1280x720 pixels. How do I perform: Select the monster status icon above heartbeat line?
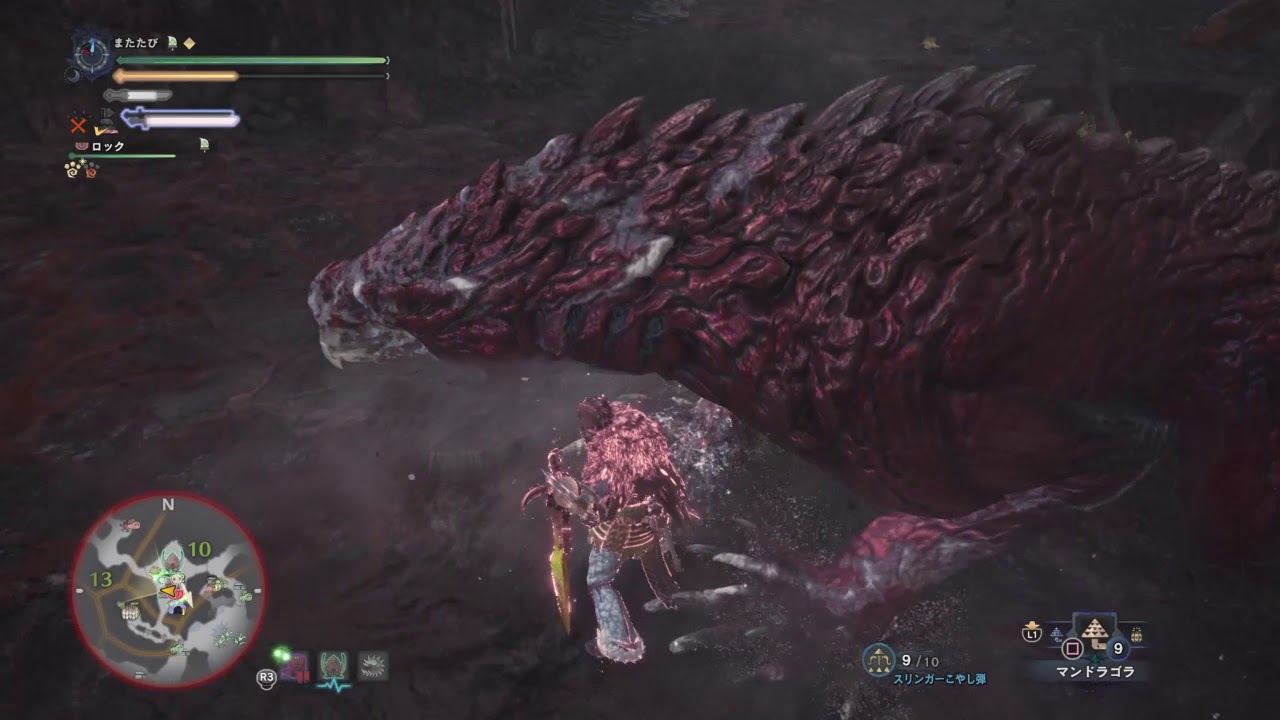click(x=333, y=663)
